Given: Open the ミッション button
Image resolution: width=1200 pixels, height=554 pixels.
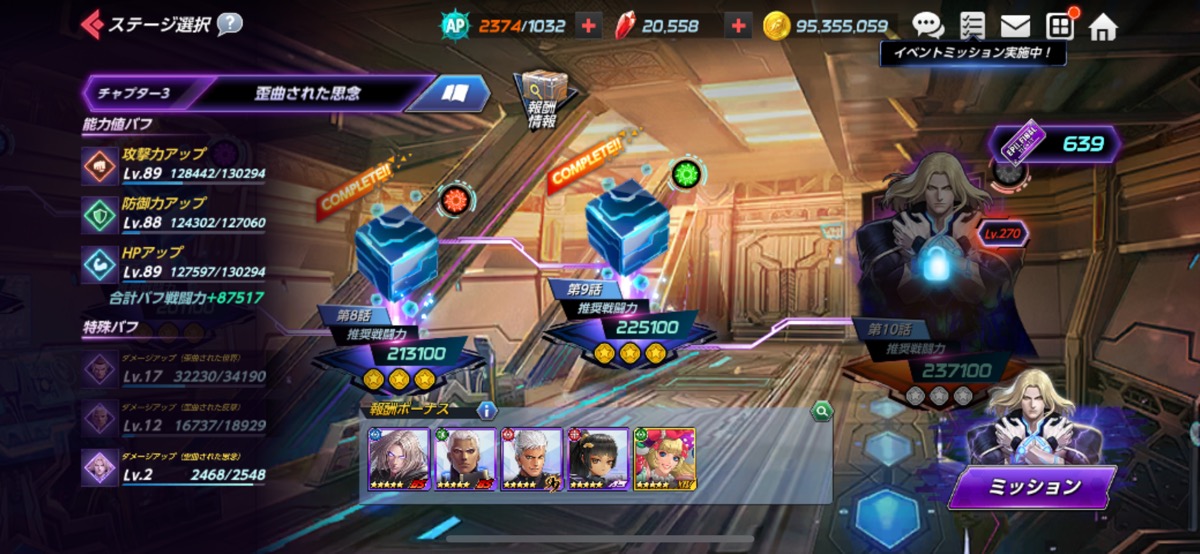Looking at the screenshot, I should coord(1033,487).
